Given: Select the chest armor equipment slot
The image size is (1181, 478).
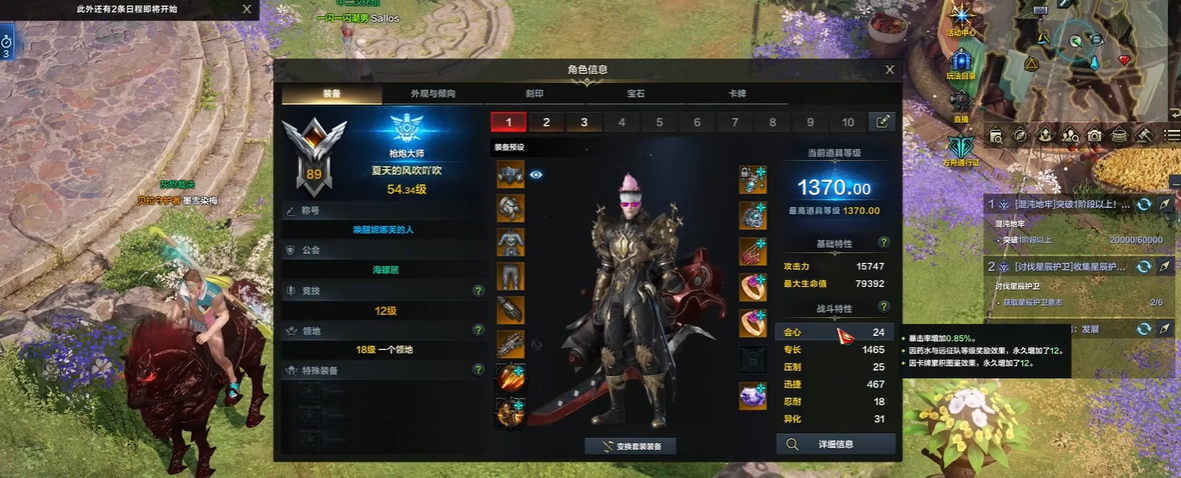Looking at the screenshot, I should (x=510, y=242).
